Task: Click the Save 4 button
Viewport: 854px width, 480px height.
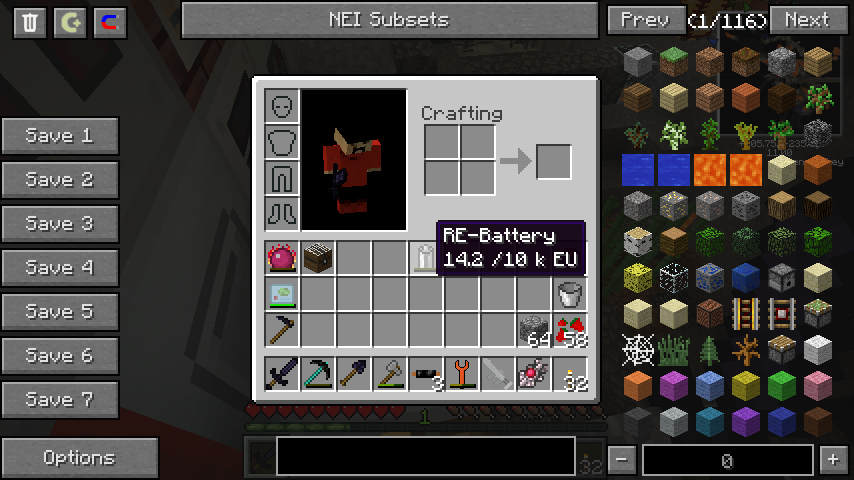Action: (x=60, y=268)
